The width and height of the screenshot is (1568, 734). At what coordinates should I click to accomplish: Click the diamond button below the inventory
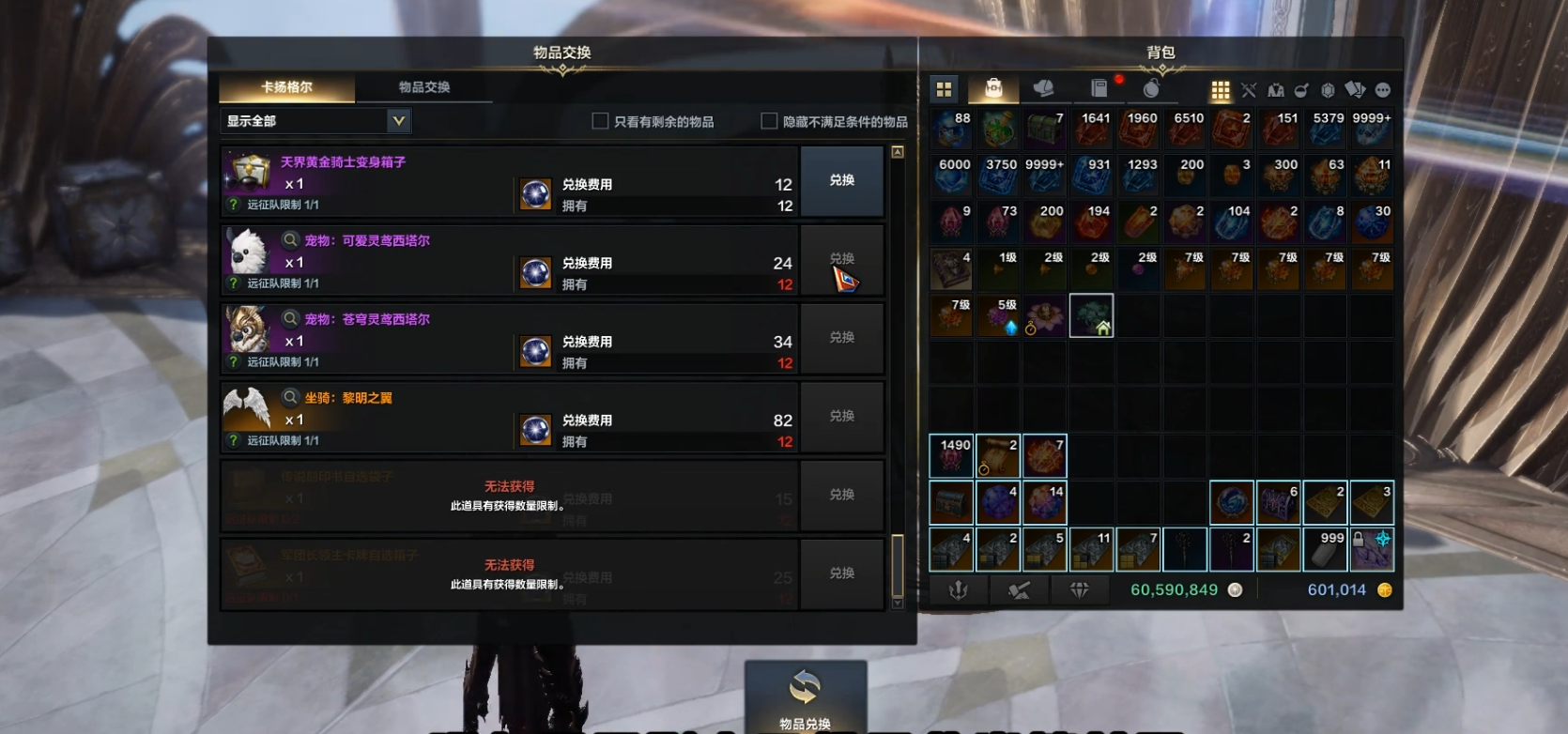(1079, 589)
